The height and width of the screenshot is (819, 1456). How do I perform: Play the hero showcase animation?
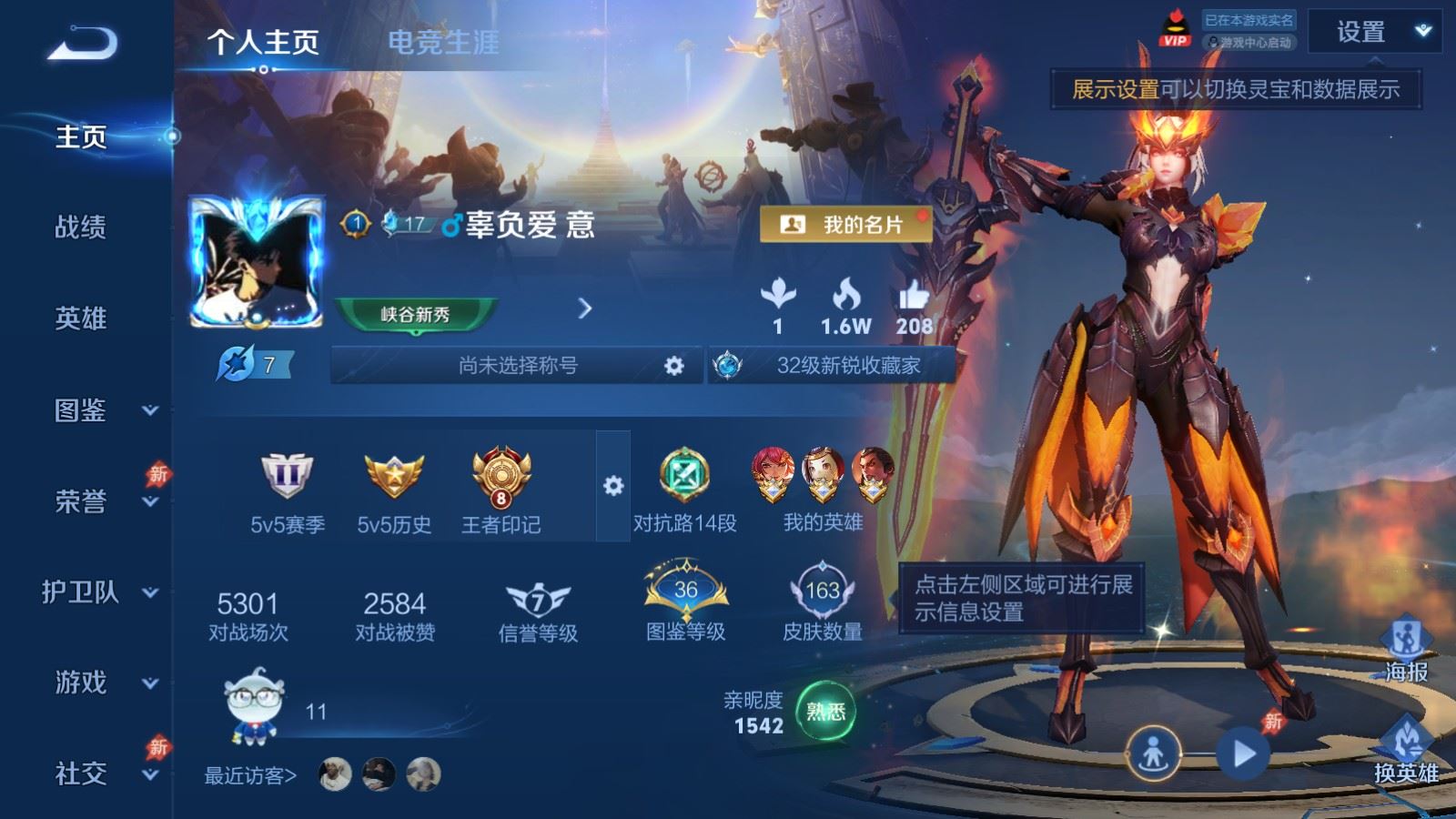(1243, 753)
